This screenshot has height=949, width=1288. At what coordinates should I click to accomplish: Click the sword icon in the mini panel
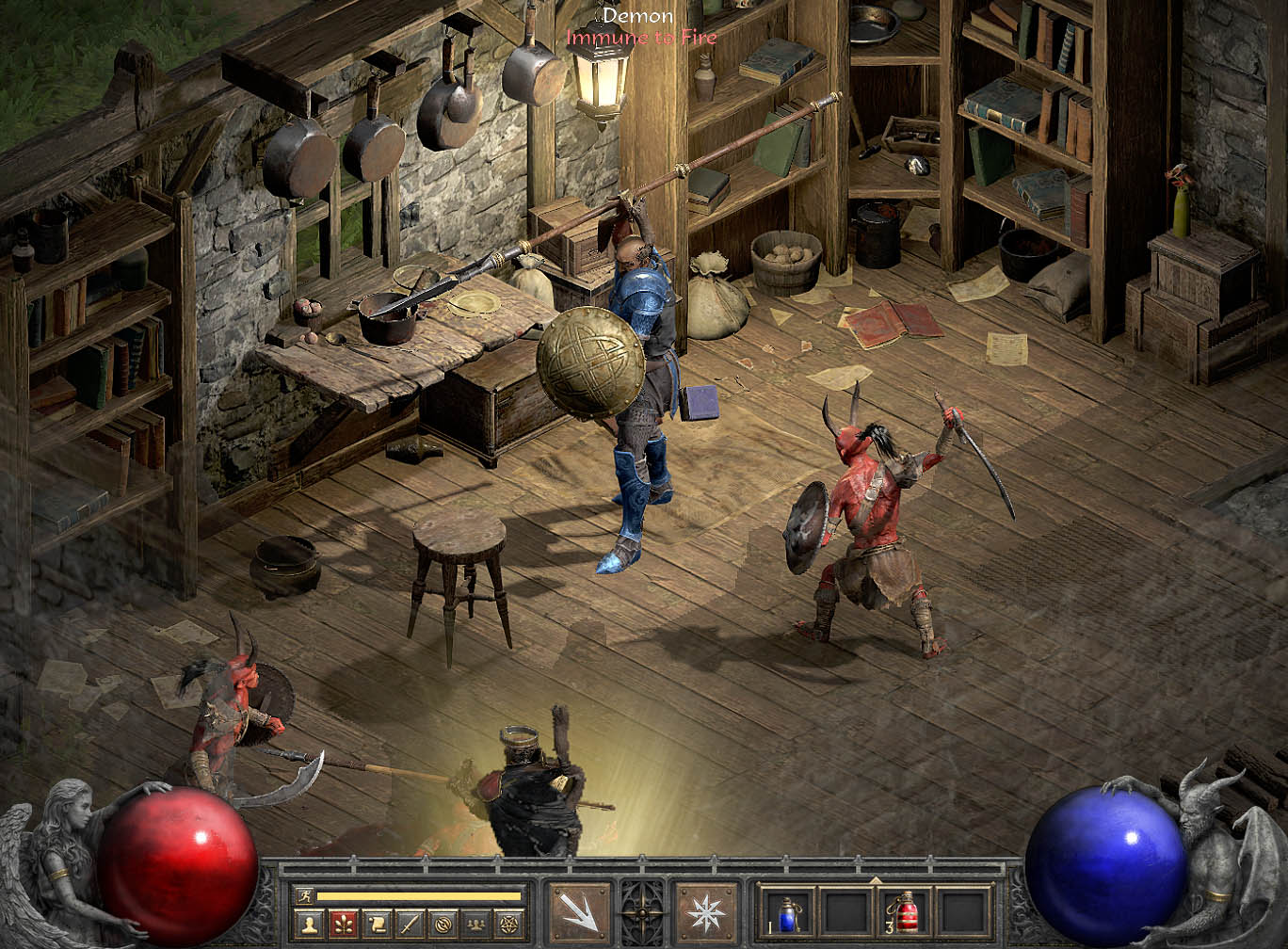pyautogui.click(x=410, y=925)
